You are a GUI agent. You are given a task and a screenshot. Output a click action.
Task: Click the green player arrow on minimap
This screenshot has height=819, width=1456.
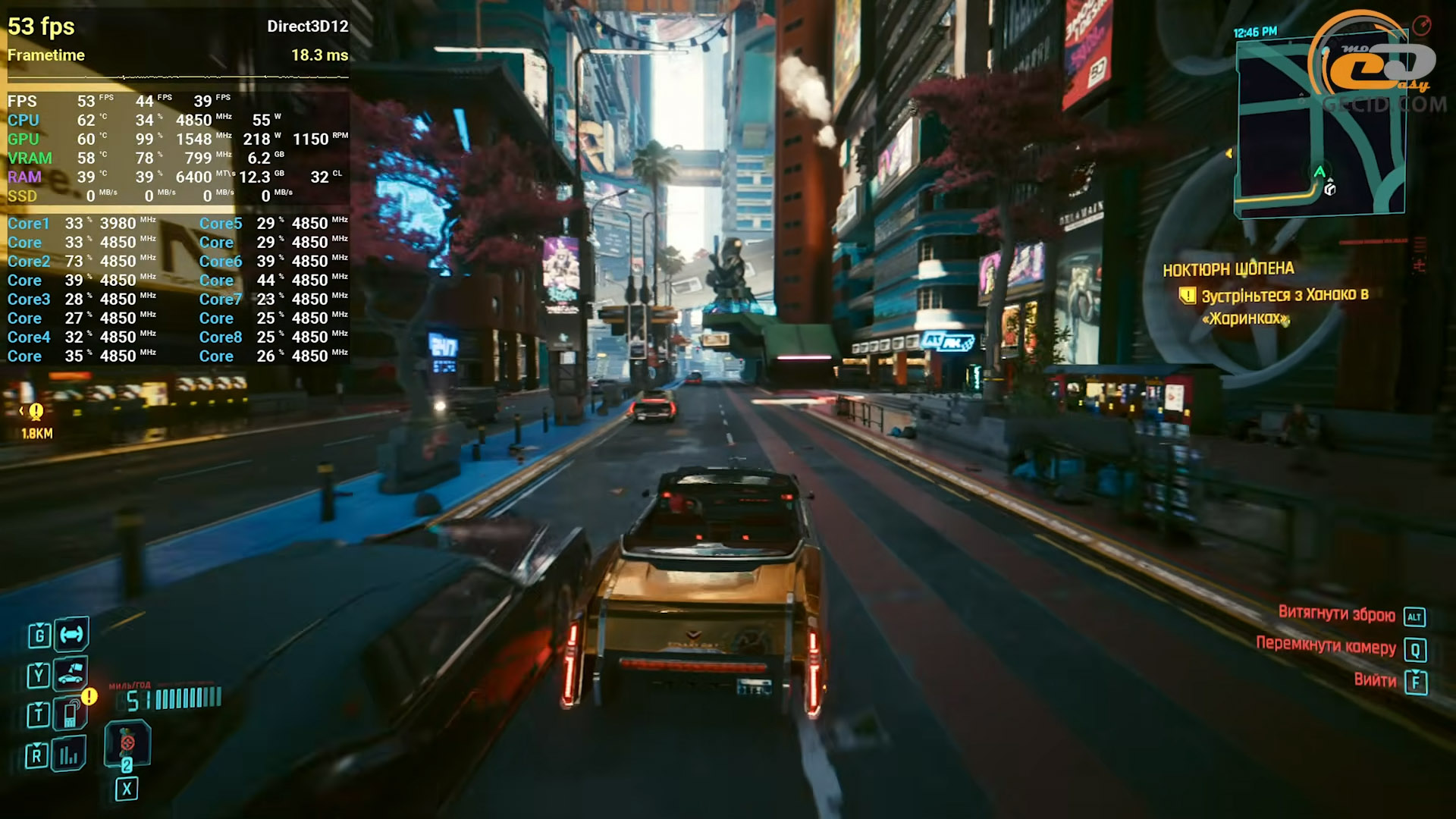pyautogui.click(x=1319, y=172)
